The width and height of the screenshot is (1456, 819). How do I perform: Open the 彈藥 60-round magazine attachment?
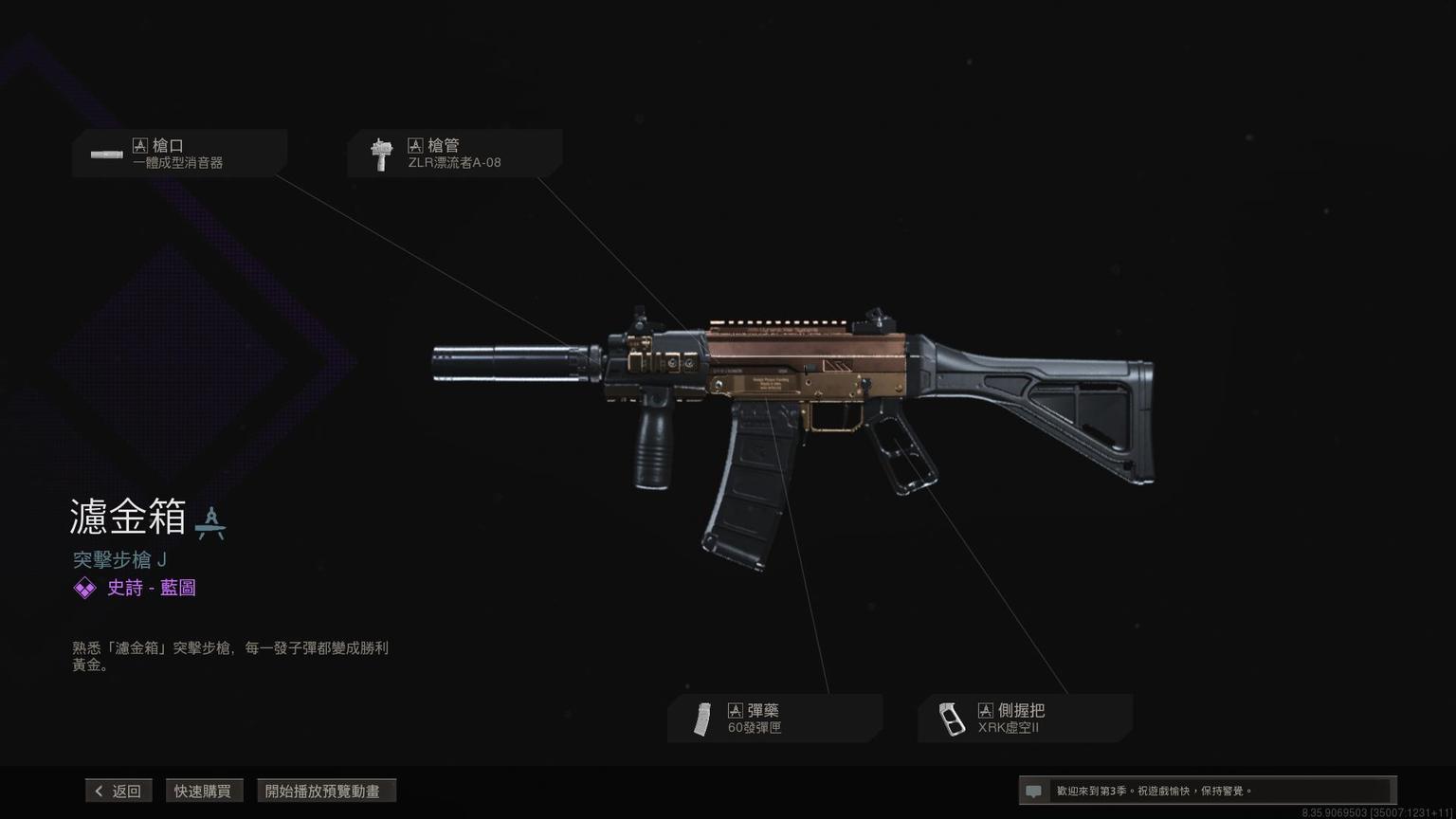pos(774,719)
